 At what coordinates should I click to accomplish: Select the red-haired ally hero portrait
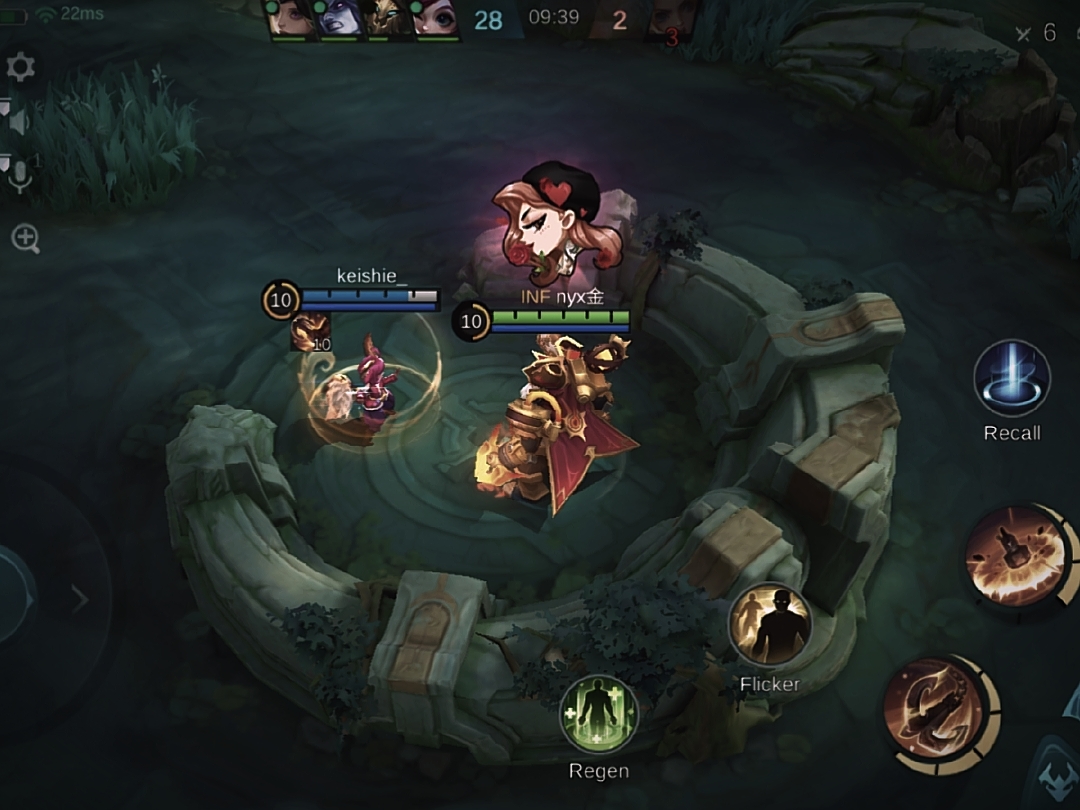point(436,19)
